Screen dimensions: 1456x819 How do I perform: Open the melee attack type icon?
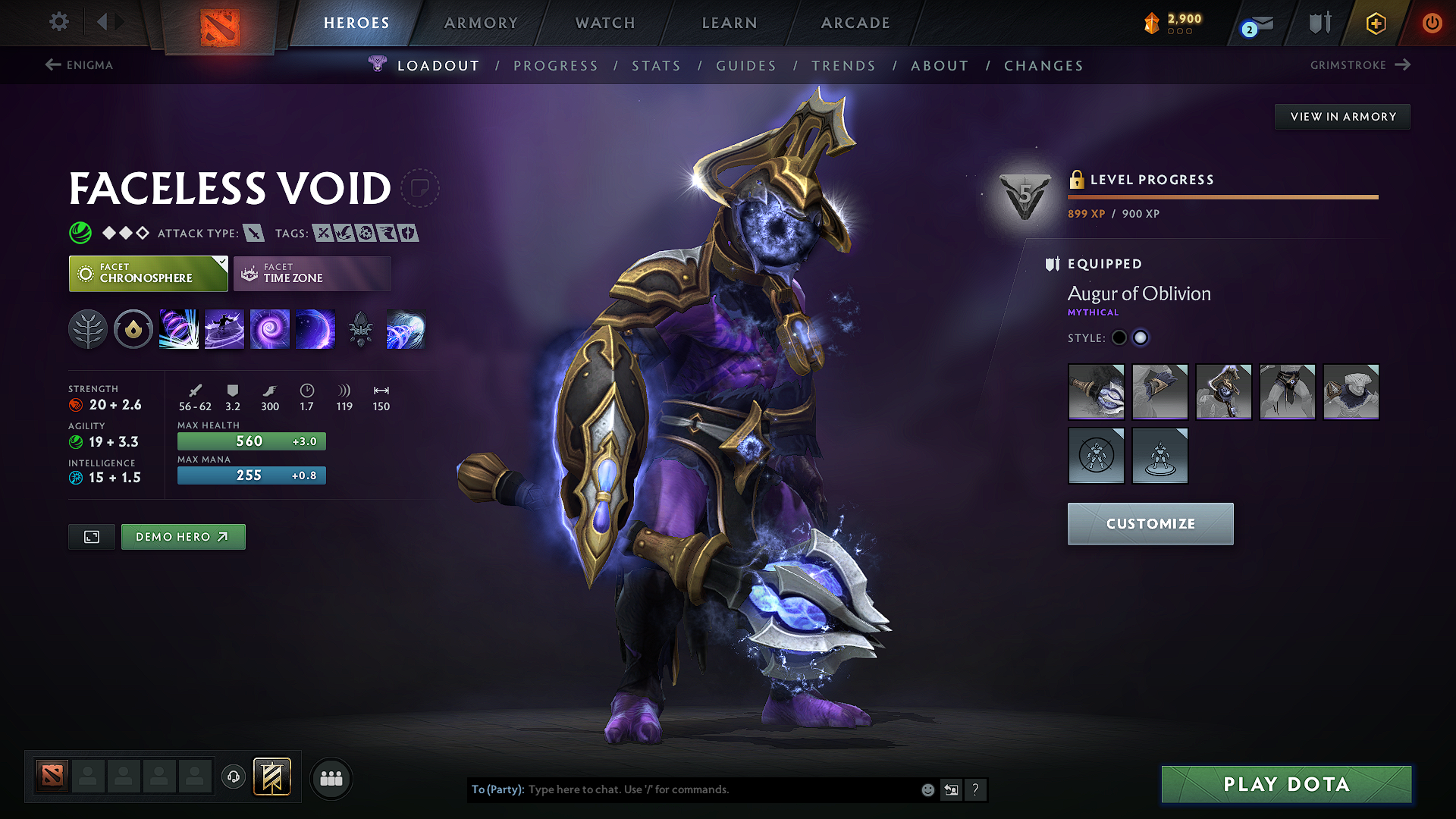(253, 233)
